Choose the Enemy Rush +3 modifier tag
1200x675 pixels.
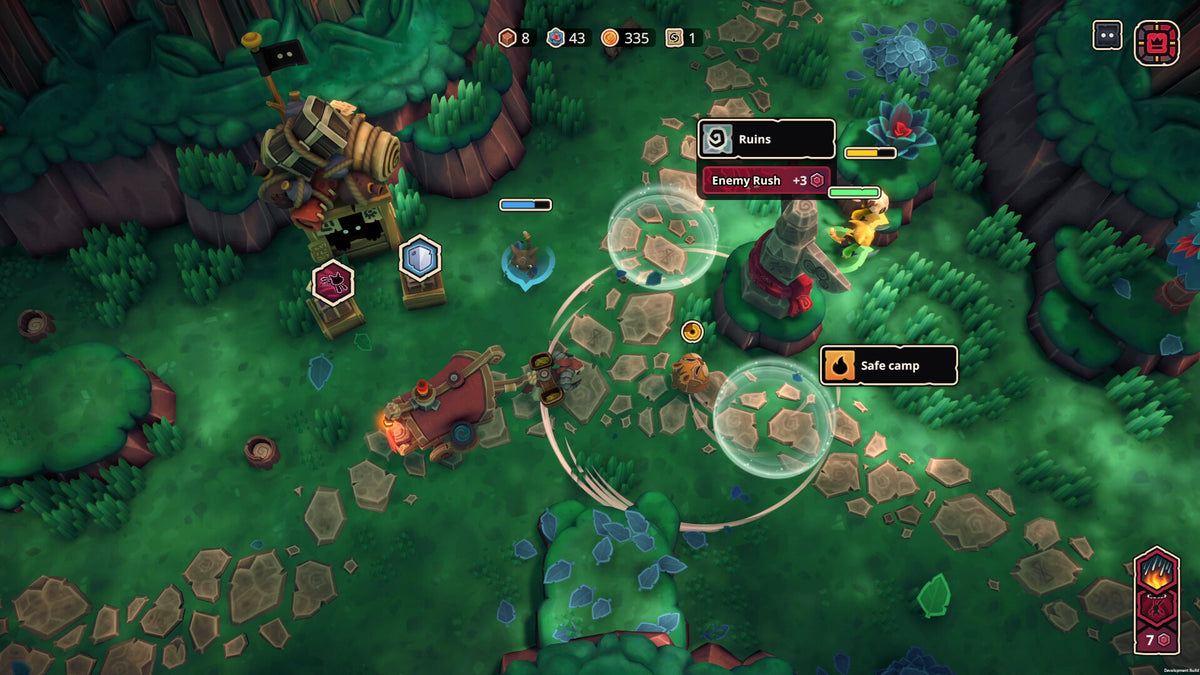766,181
